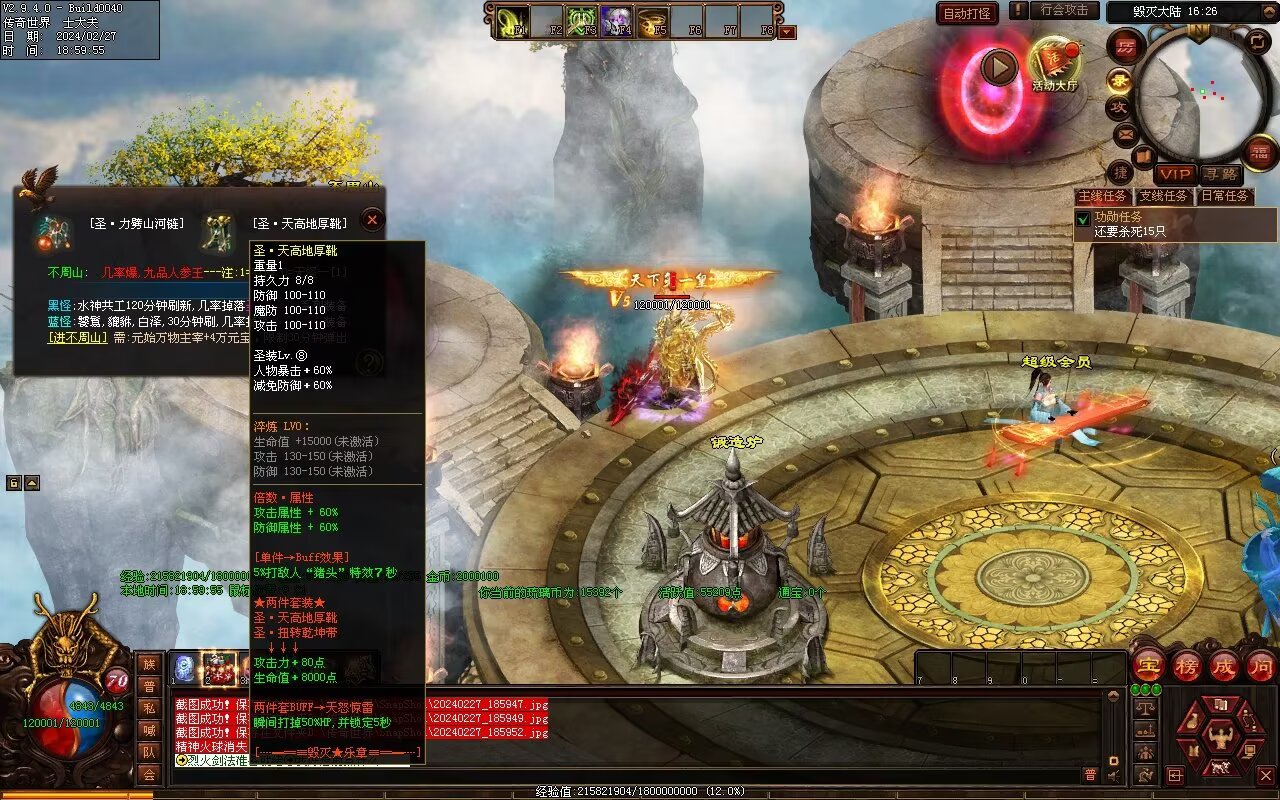Switch to the 日常任务 tab

pos(1225,196)
